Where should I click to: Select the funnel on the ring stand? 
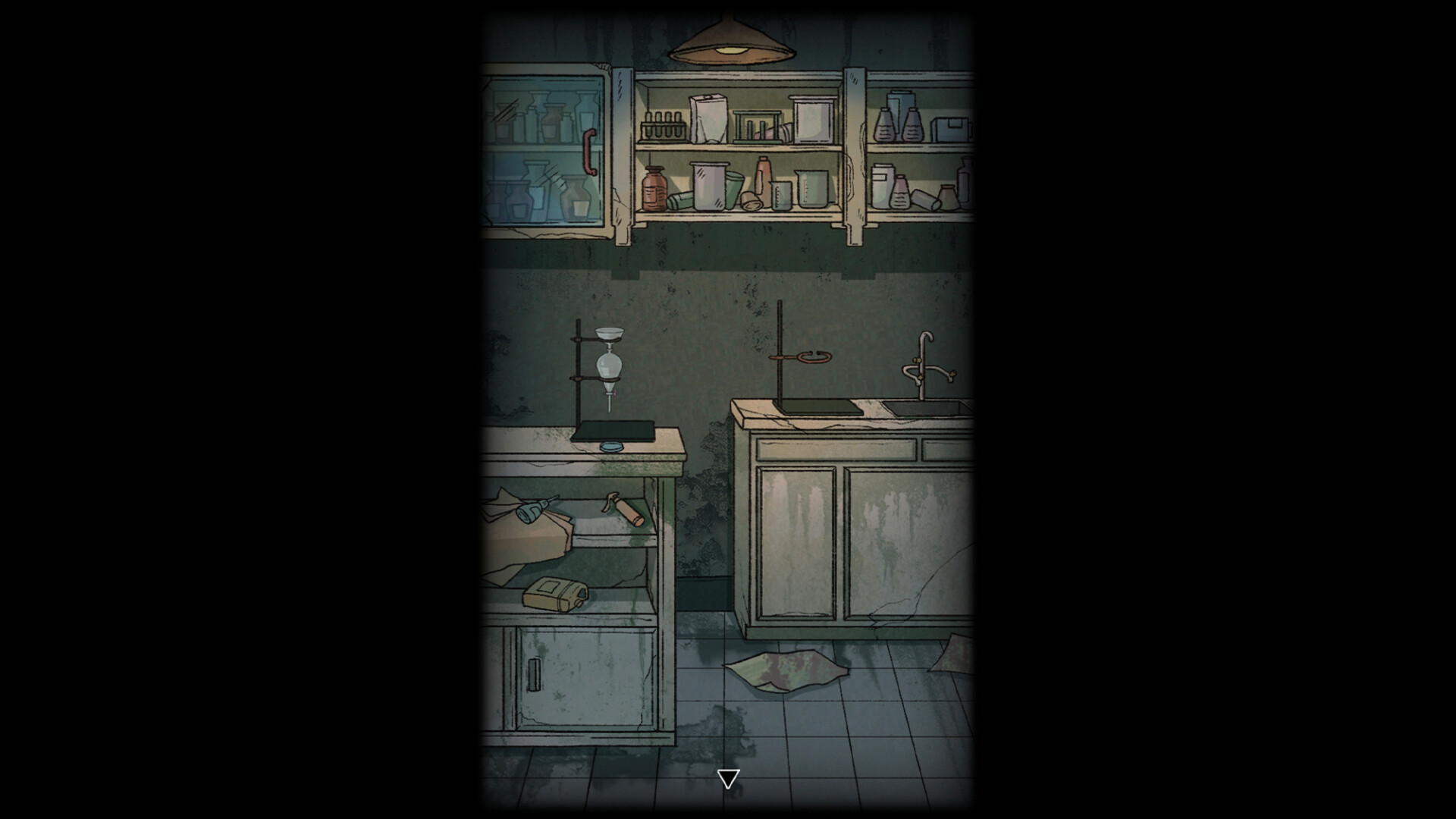coord(610,335)
